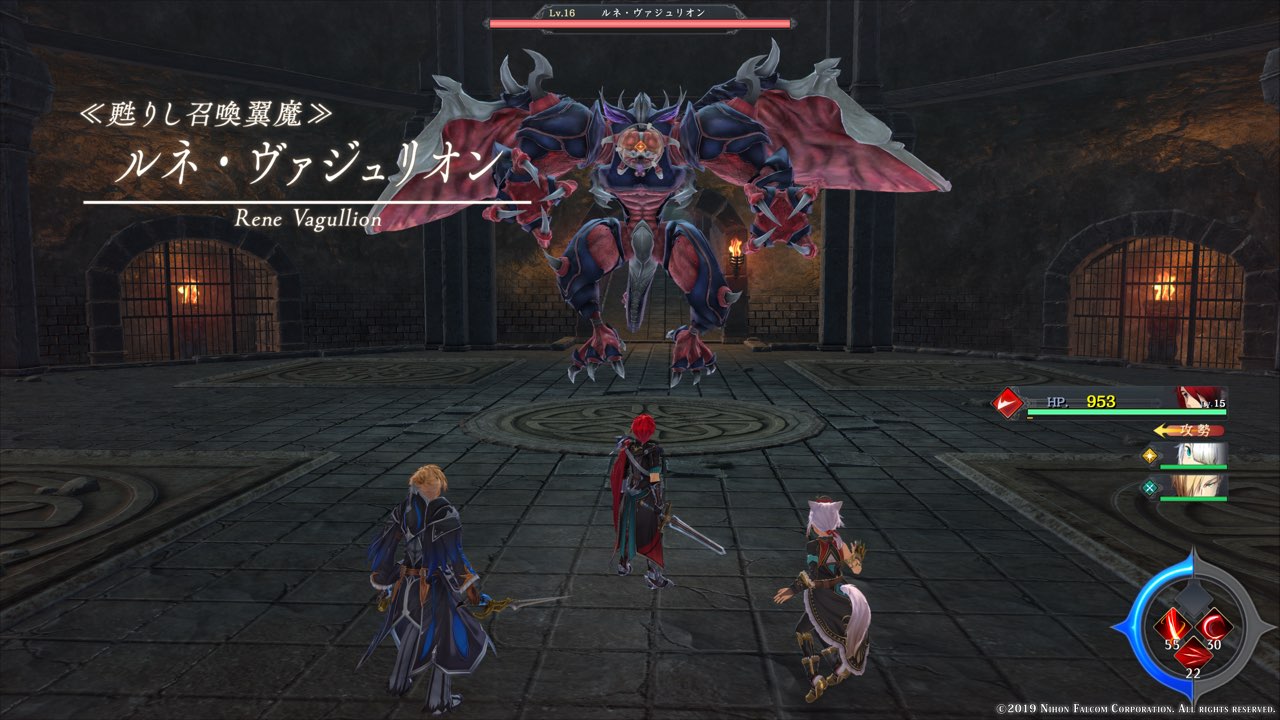The height and width of the screenshot is (720, 1280).
Task: Select the red-haired party leader portrait
Action: point(1198,397)
